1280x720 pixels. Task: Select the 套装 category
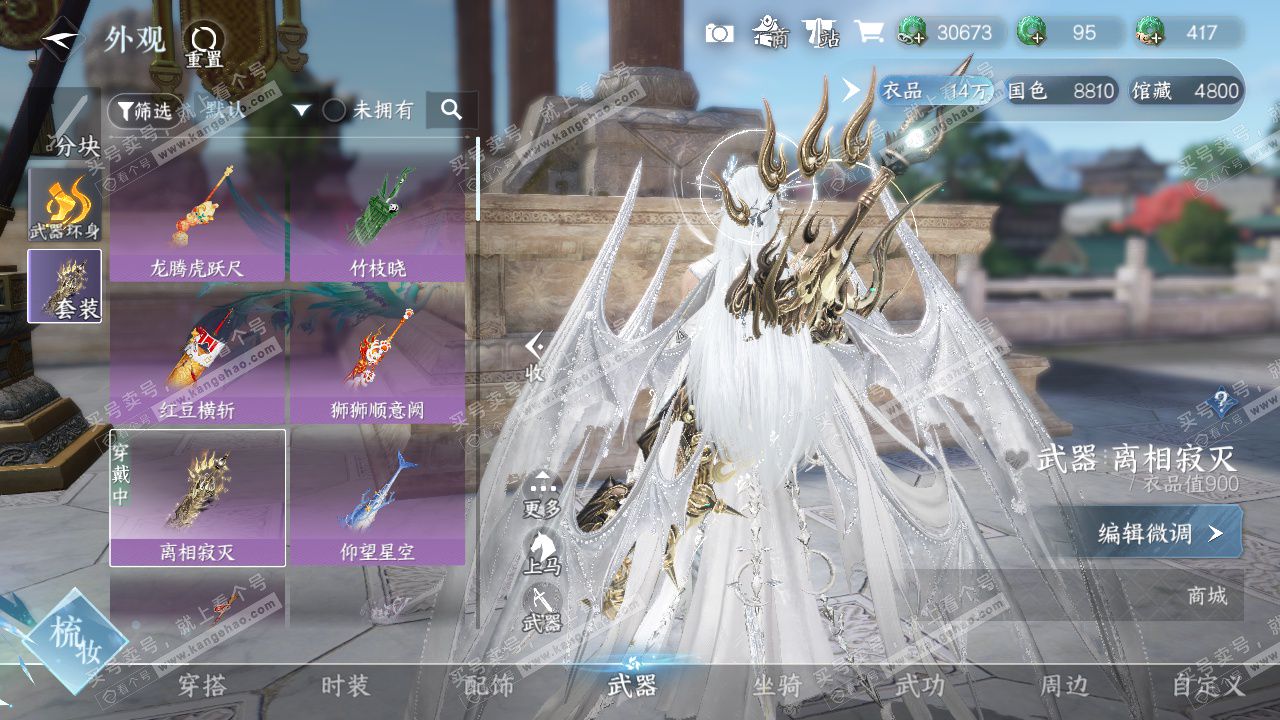[x=64, y=286]
